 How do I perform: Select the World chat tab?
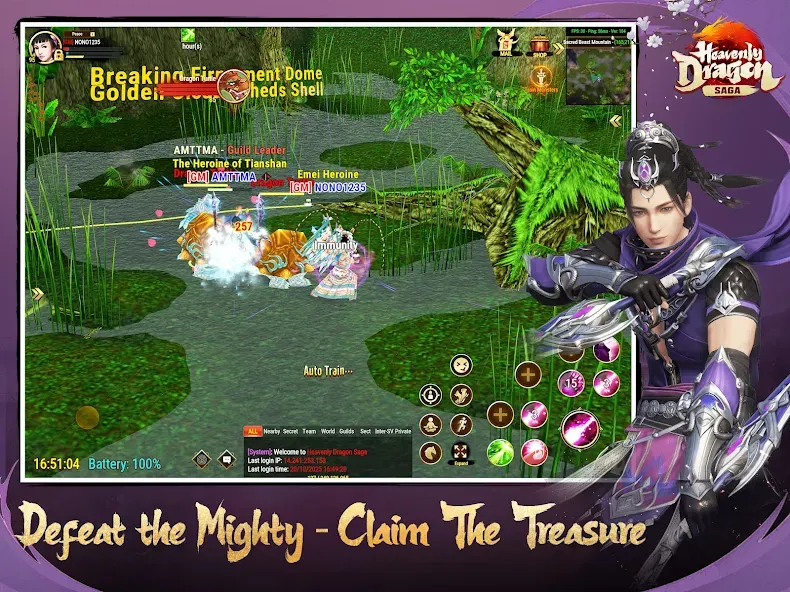pyautogui.click(x=327, y=430)
